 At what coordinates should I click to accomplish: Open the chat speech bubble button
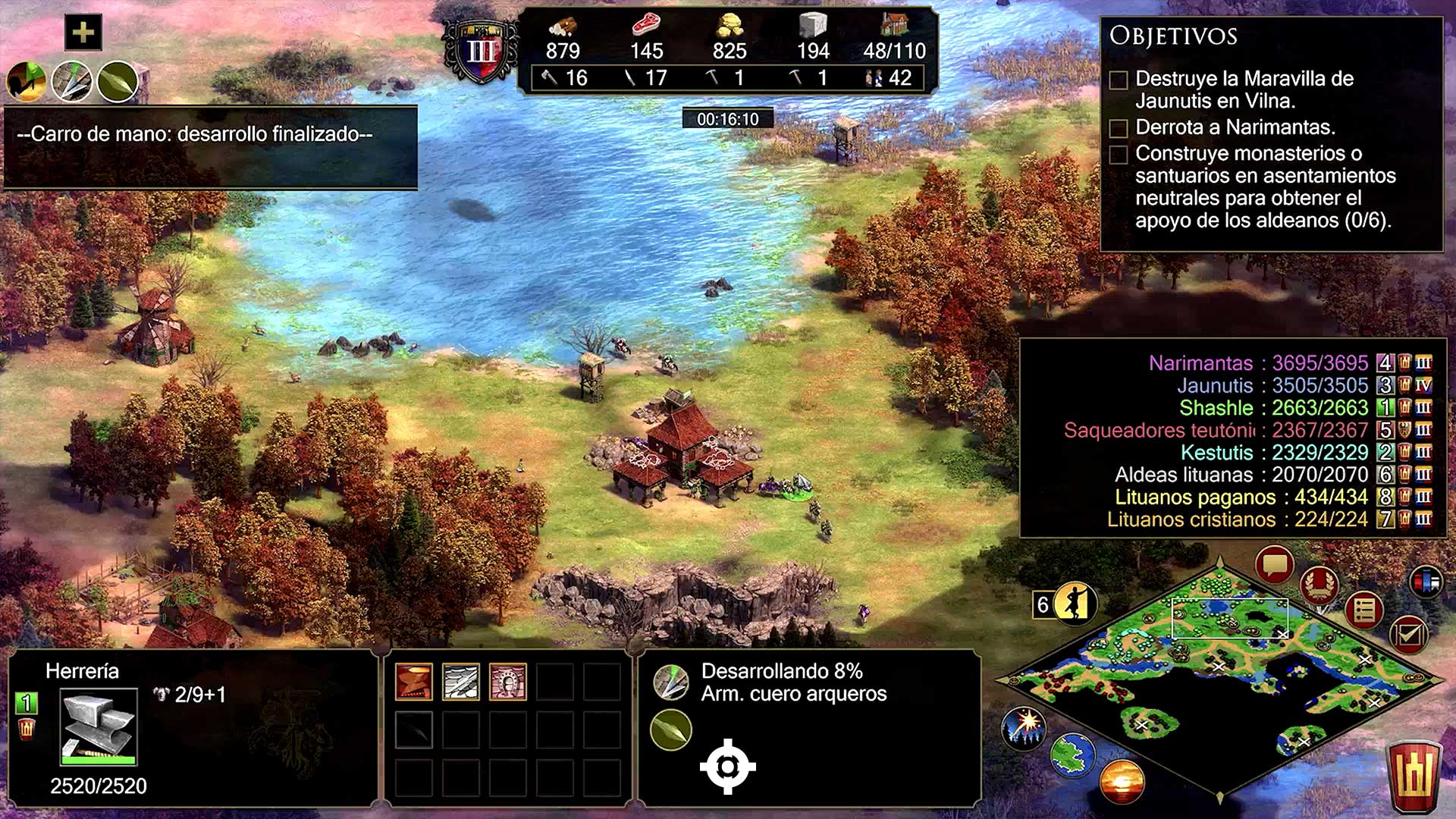tap(1274, 565)
